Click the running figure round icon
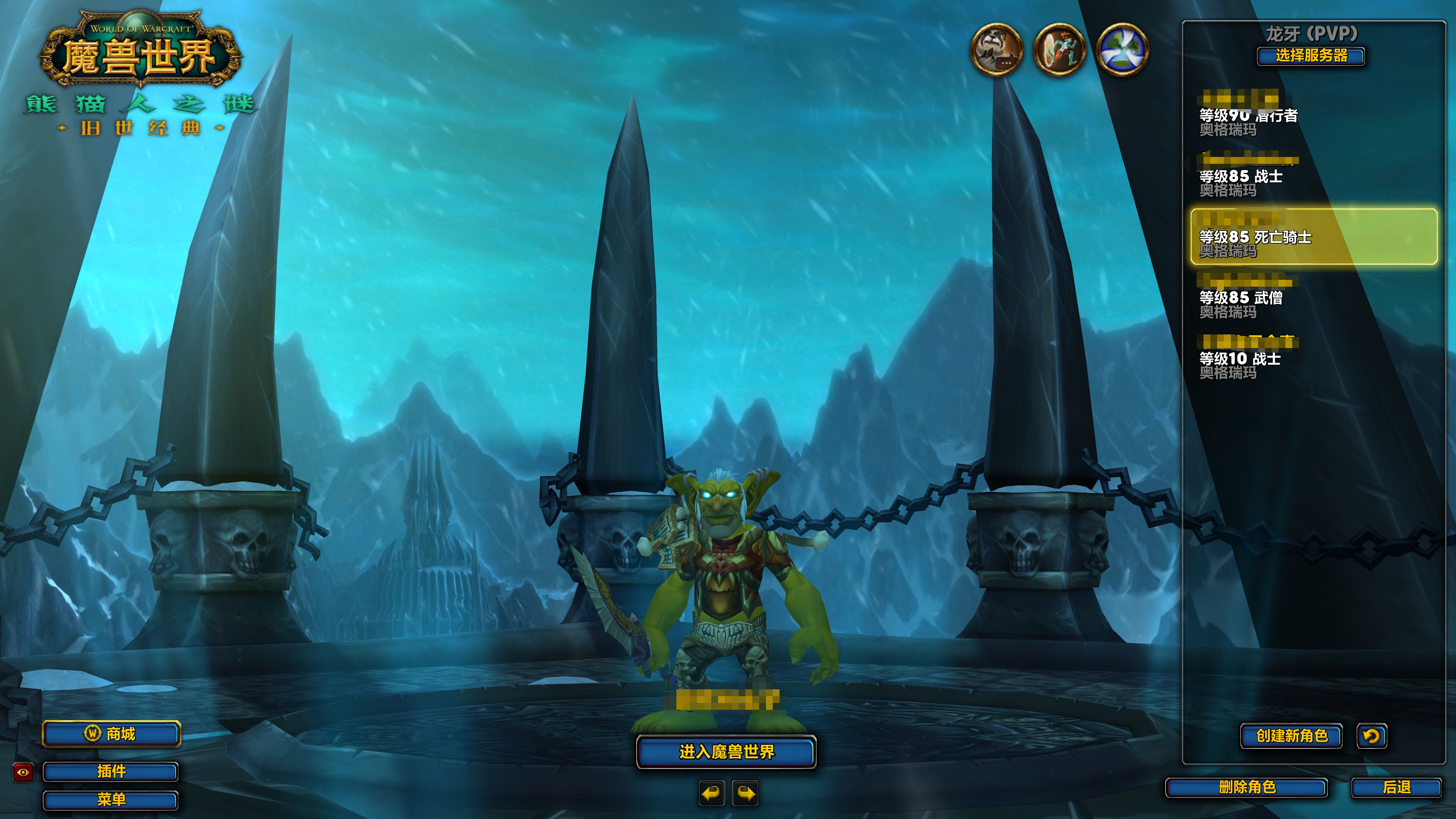Image resolution: width=1456 pixels, height=819 pixels. (x=1059, y=49)
